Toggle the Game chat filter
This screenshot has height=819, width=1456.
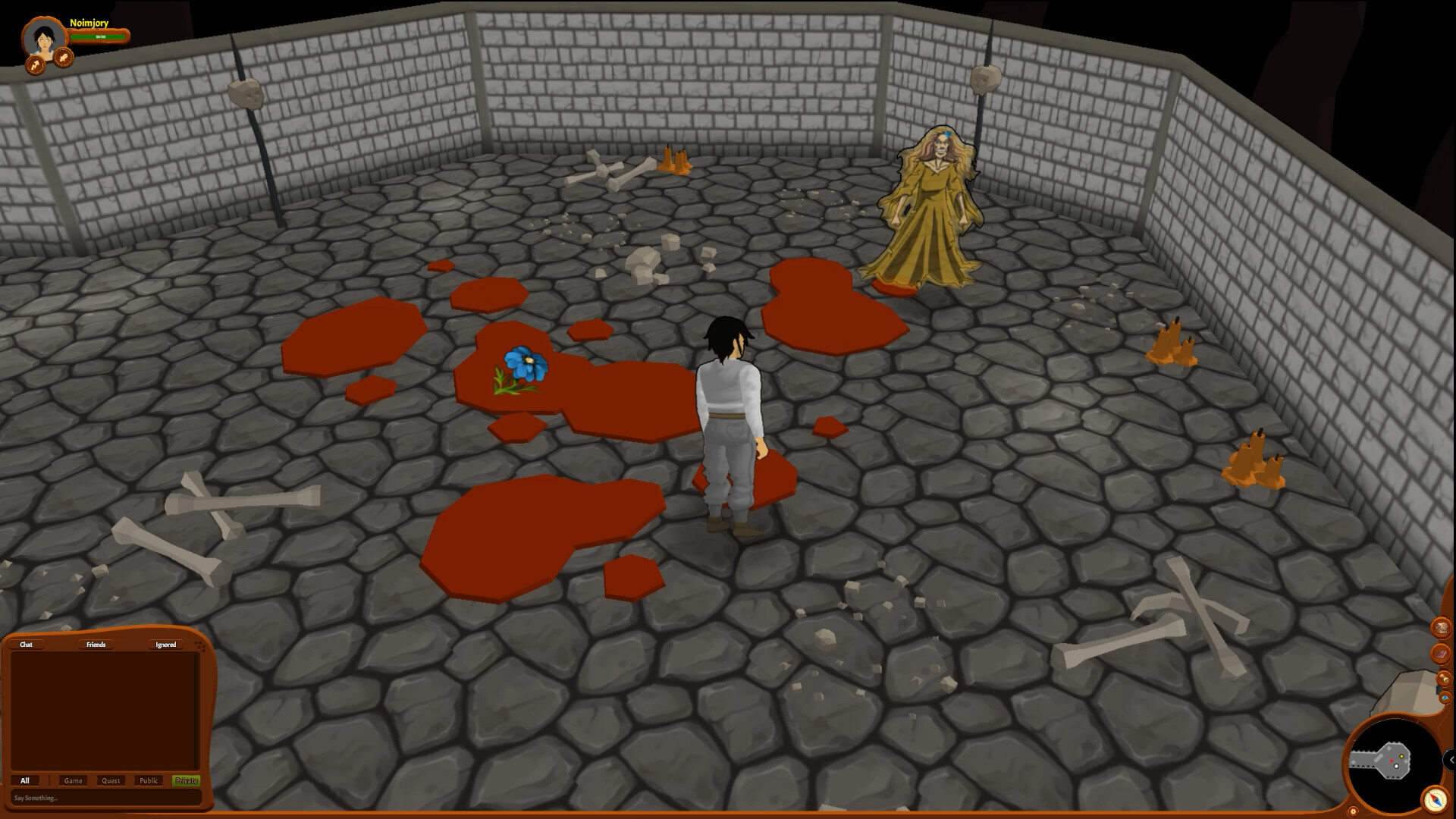(x=74, y=780)
